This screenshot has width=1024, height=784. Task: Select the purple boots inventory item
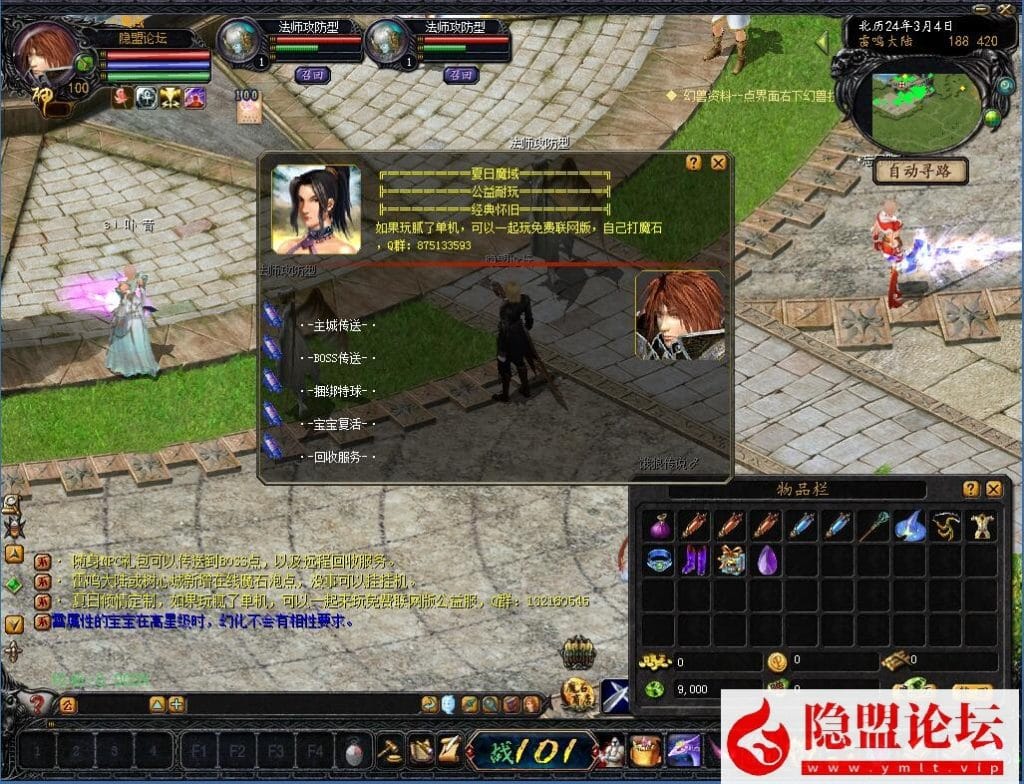point(695,560)
